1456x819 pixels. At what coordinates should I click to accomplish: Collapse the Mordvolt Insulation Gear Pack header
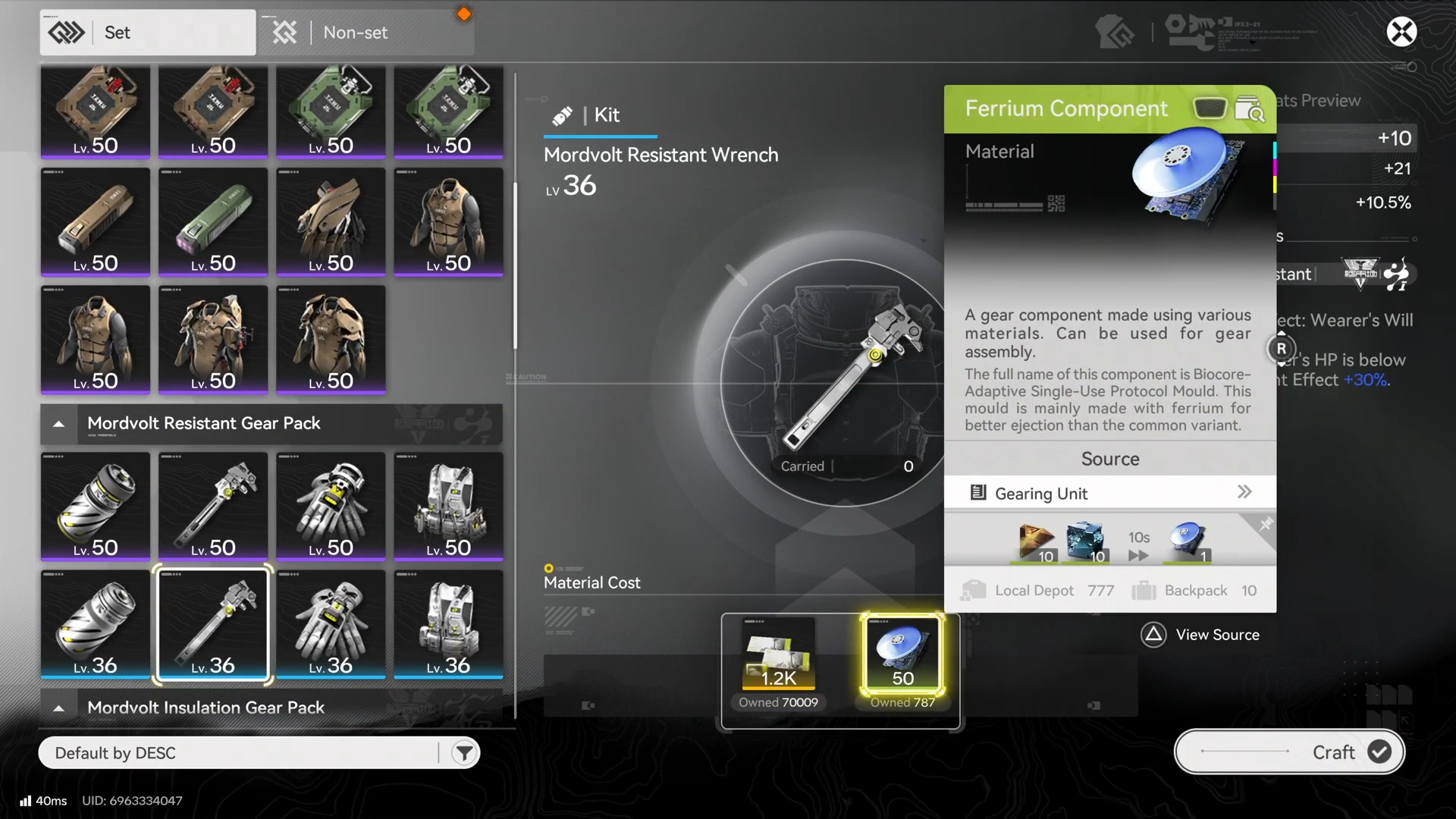[58, 708]
